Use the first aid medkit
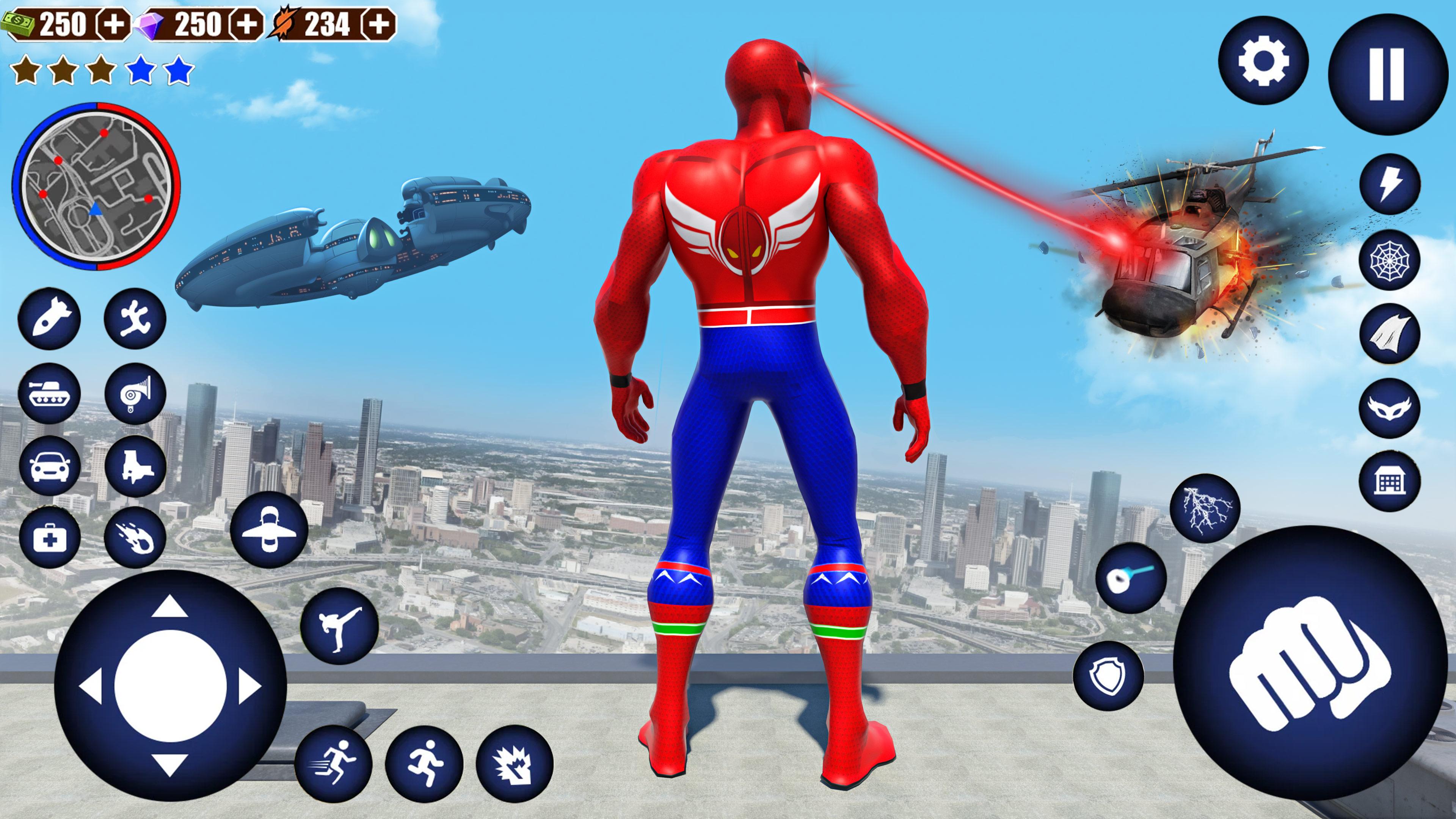 pos(49,538)
